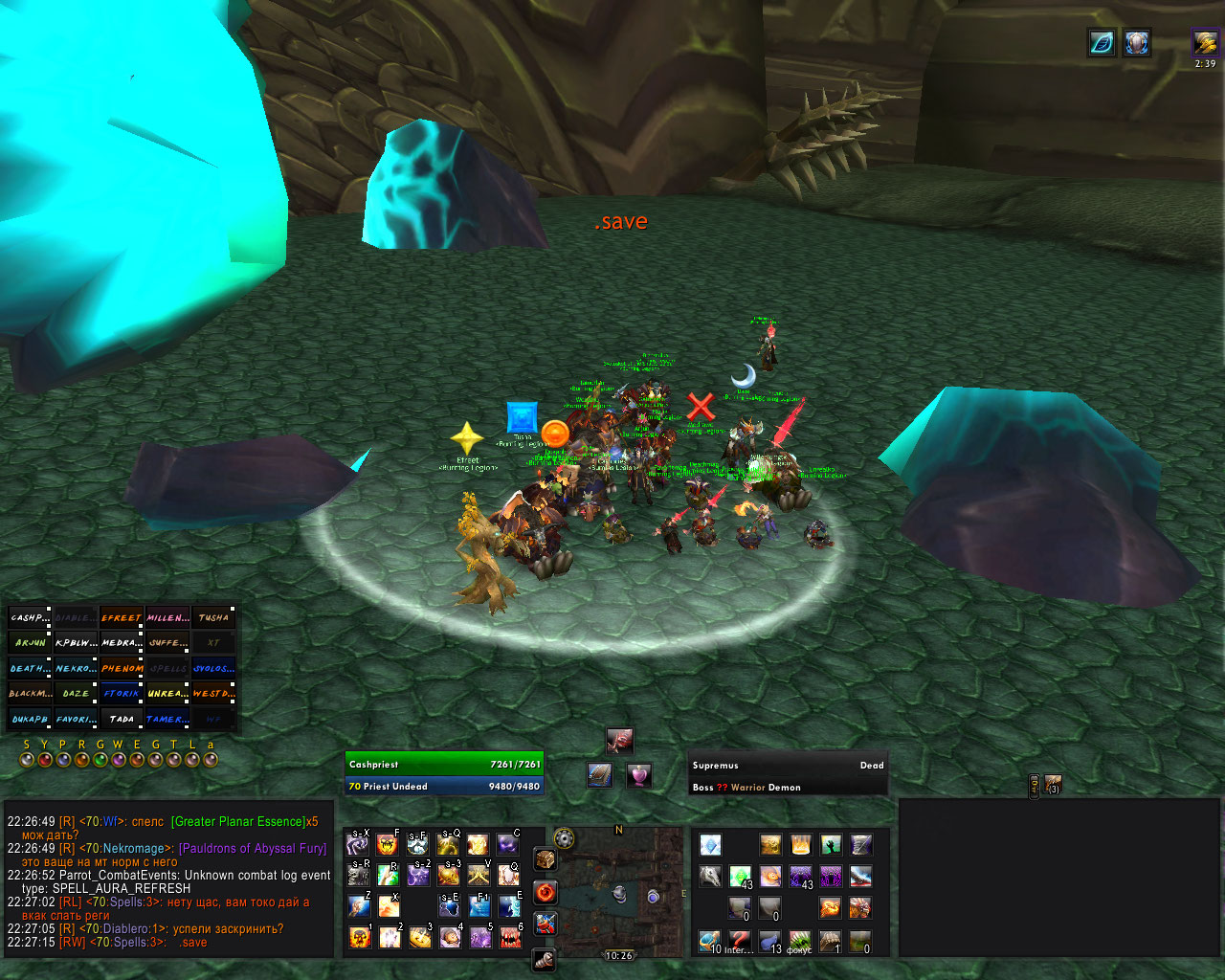Image resolution: width=1225 pixels, height=980 pixels.
Task: Select the Tada raid frame
Action: point(122,719)
